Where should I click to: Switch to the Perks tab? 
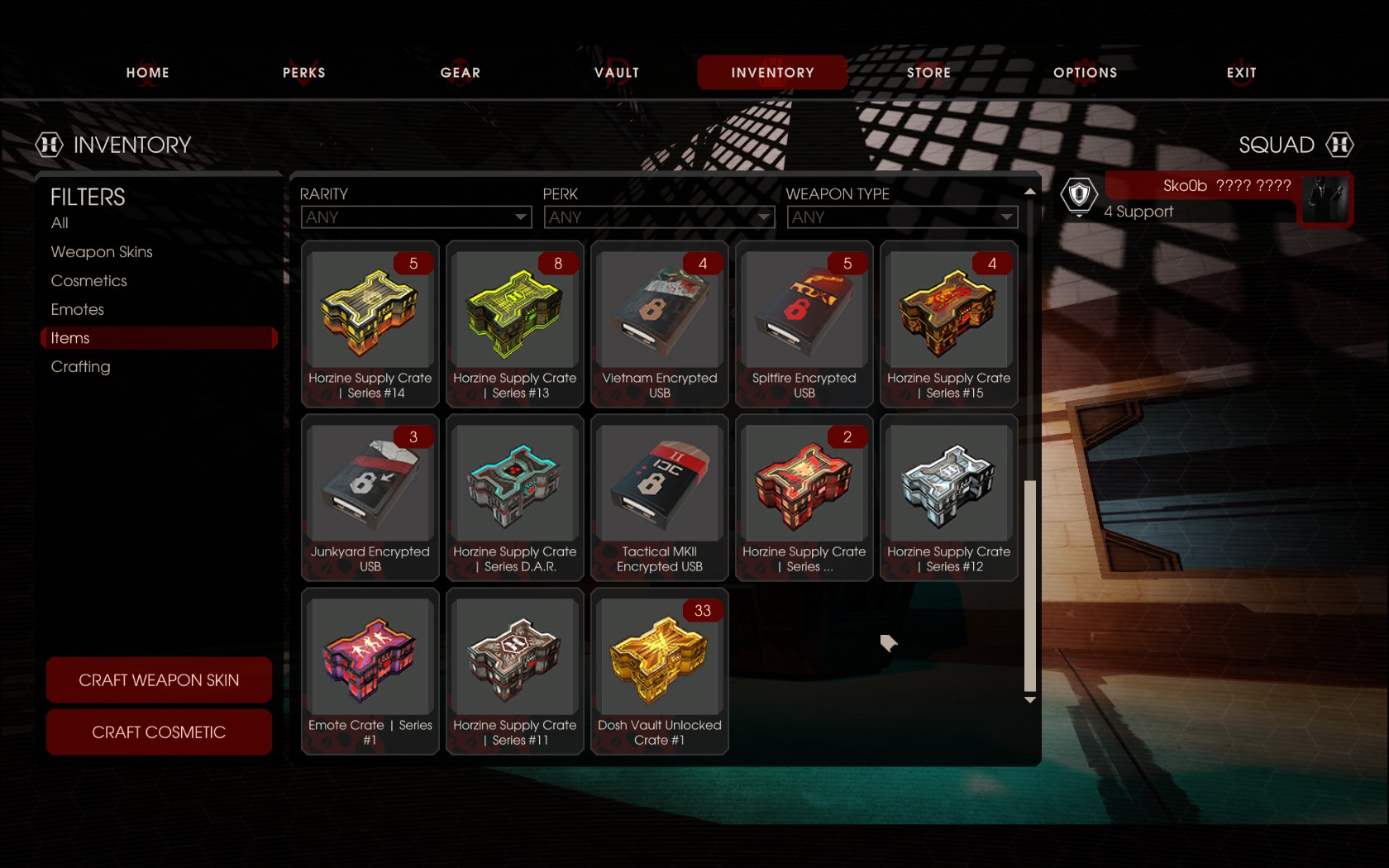(303, 73)
